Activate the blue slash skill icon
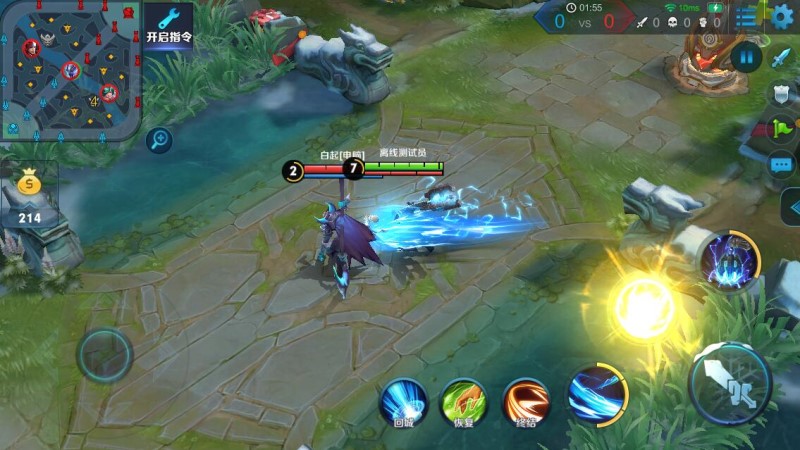Screen dimensions: 800x450 click(597, 392)
